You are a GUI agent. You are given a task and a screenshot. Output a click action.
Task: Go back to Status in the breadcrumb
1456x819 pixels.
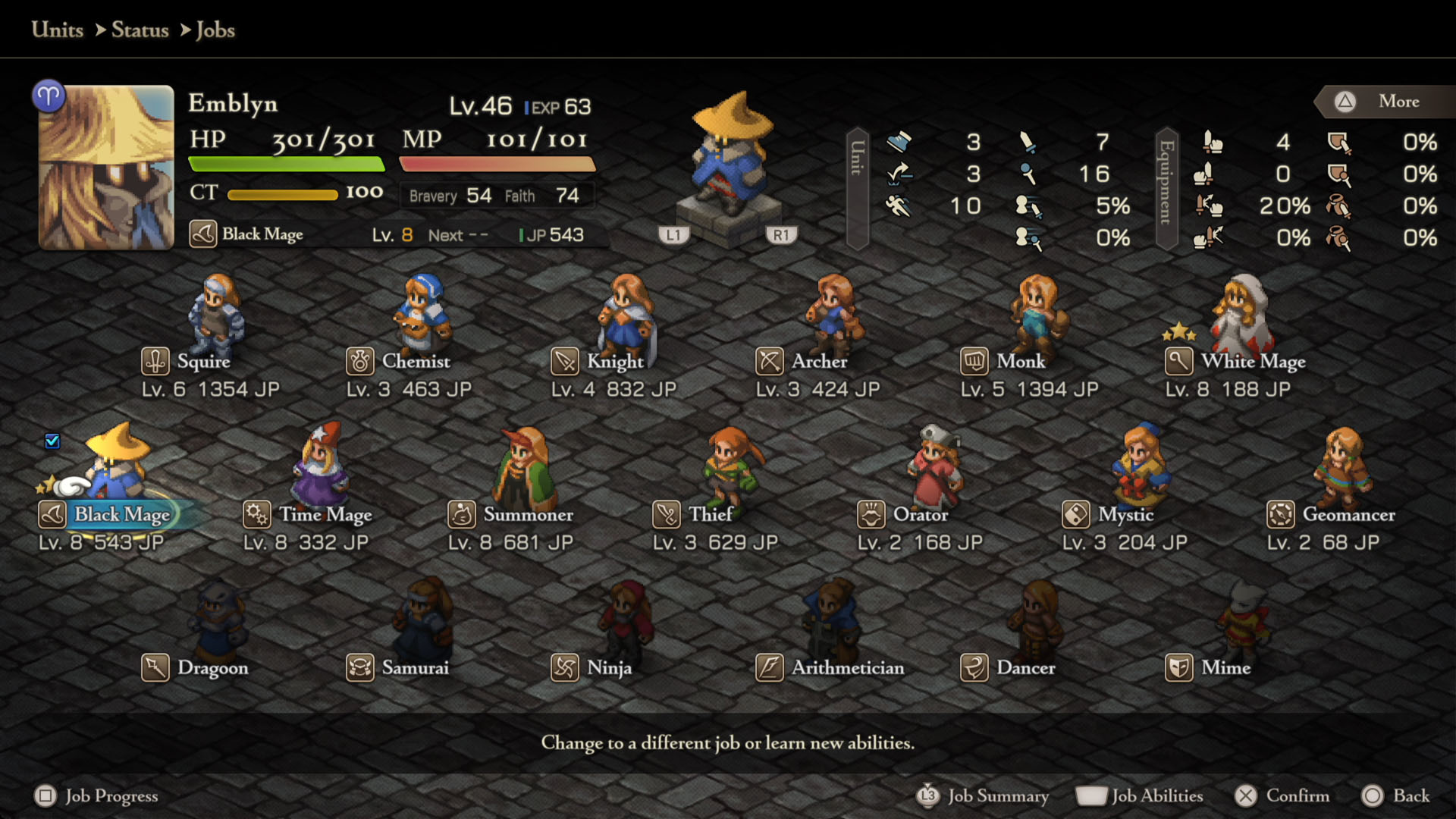point(140,30)
